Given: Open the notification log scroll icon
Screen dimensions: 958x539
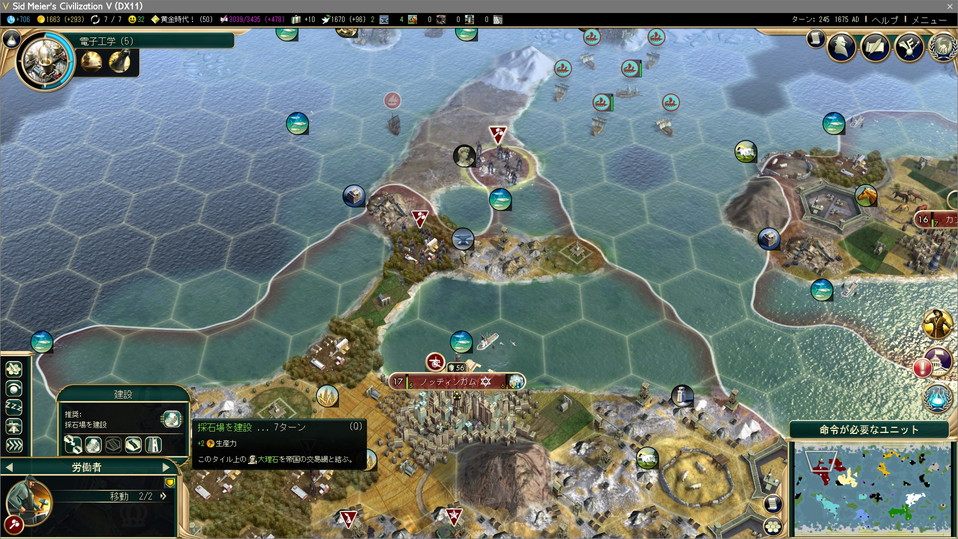Looking at the screenshot, I should coord(815,39).
